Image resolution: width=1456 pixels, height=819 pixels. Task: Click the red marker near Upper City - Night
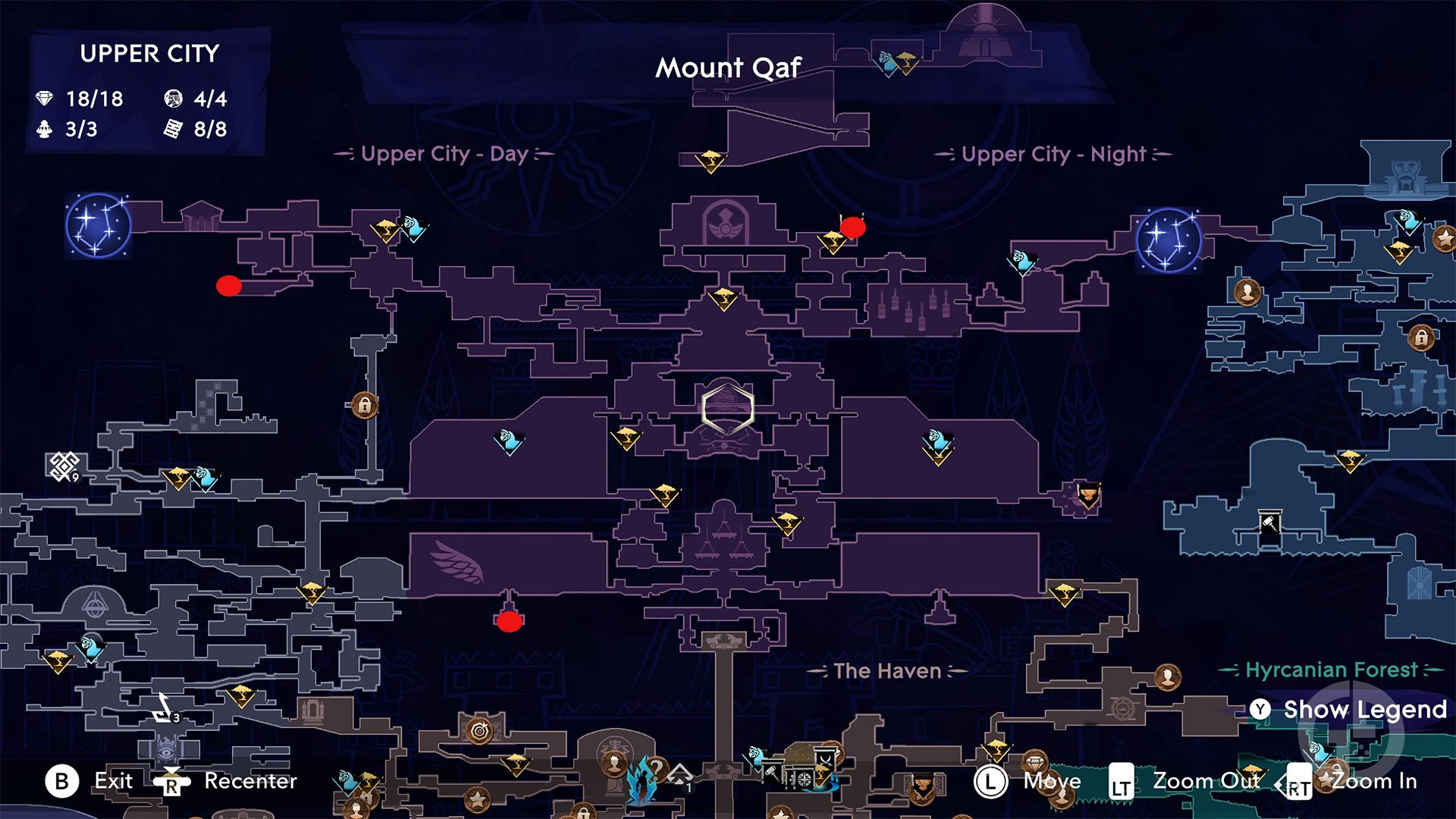click(x=852, y=227)
